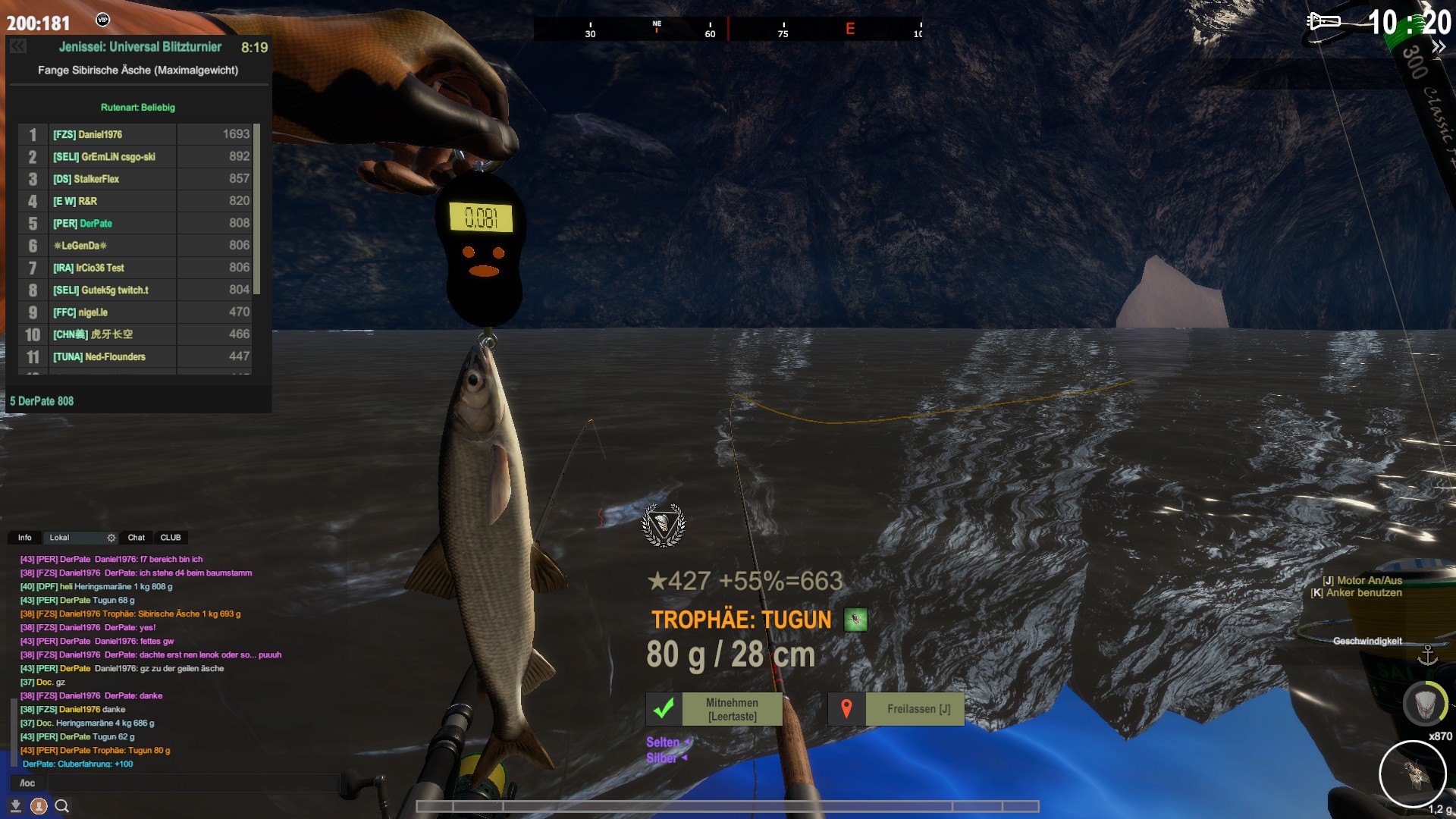Screen dimensions: 1456x819
Task: Collapse the tournament leaderboard panel arrow
Action: (18, 47)
